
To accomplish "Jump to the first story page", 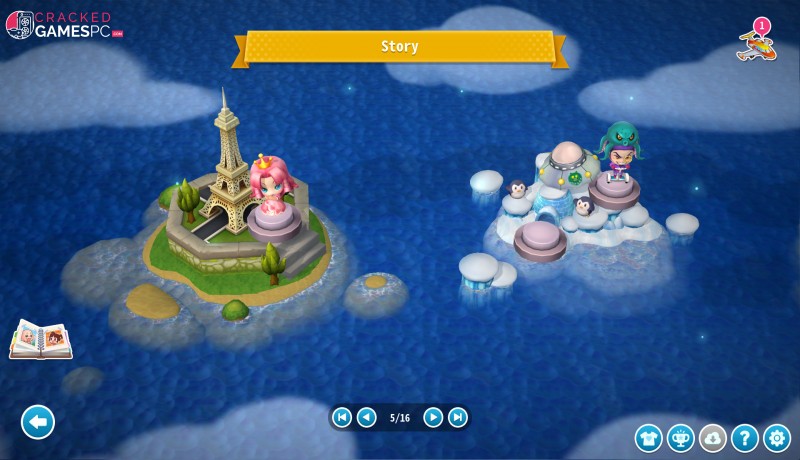I will tap(342, 417).
